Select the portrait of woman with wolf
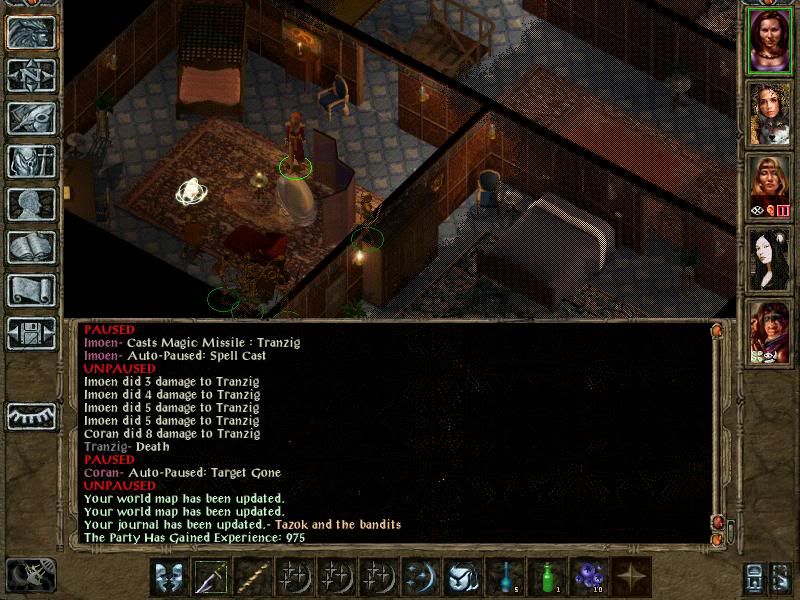Image resolution: width=800 pixels, height=600 pixels. [x=769, y=112]
